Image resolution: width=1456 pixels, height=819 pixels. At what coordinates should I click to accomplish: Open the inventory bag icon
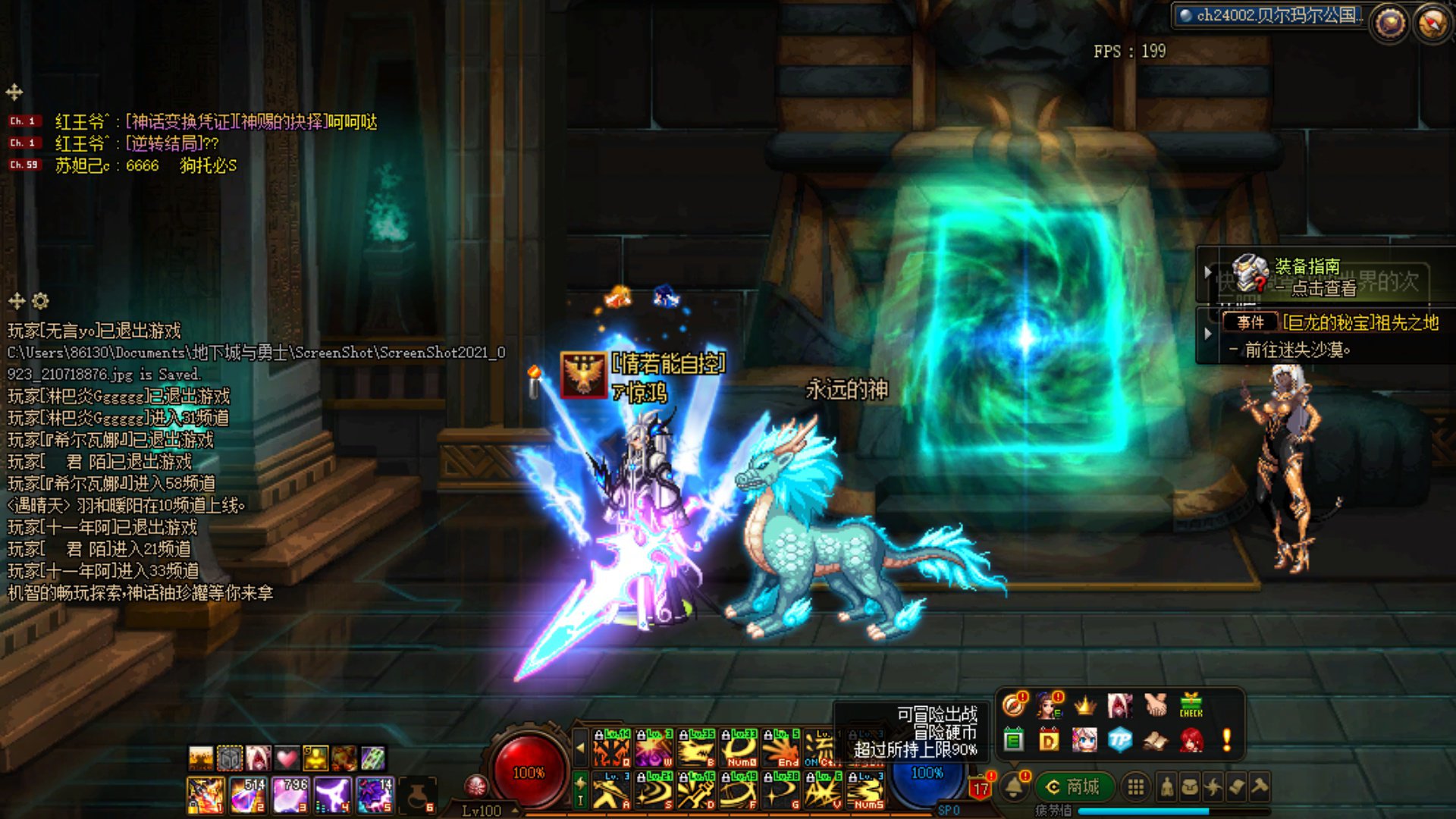(x=1191, y=788)
